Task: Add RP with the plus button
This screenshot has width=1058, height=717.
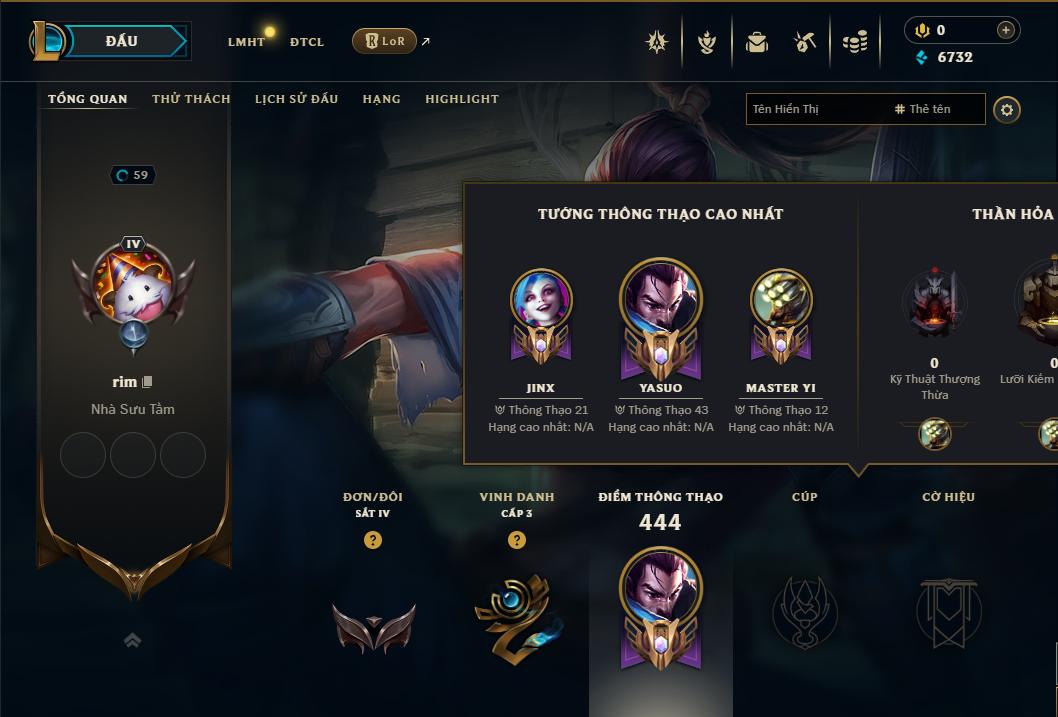Action: pos(1005,30)
